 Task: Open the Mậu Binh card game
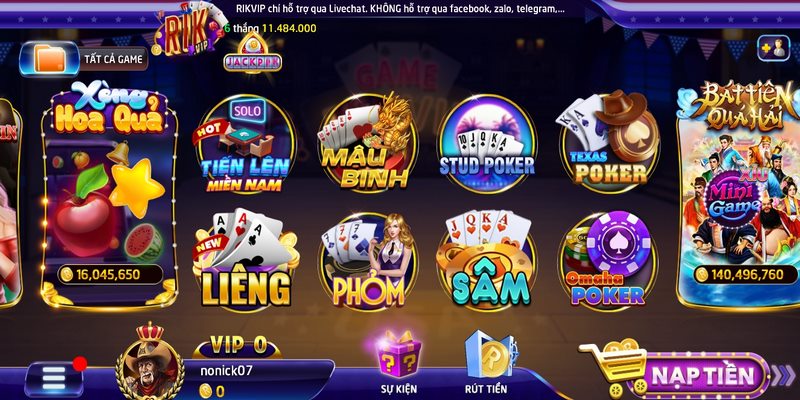click(x=365, y=146)
